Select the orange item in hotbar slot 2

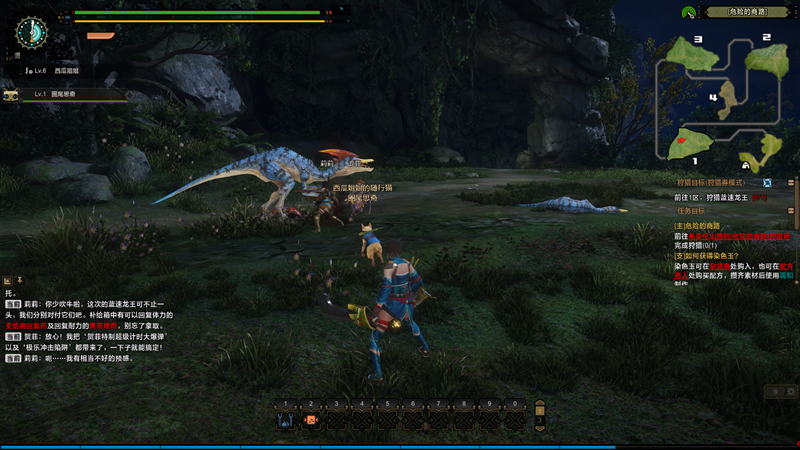(x=311, y=421)
